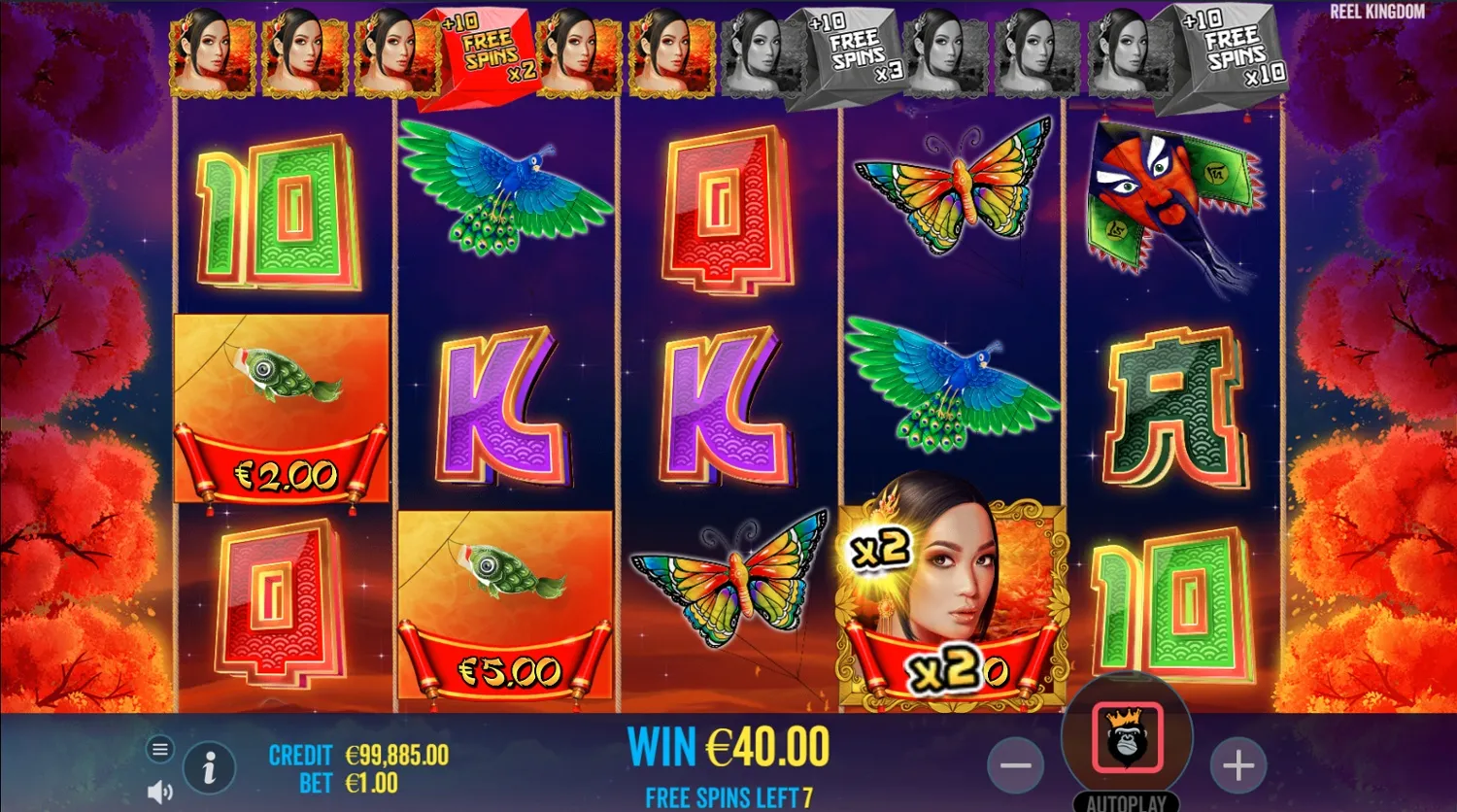Viewport: 1457px width, 812px height.
Task: Click the AUTOPLAY label
Action: click(x=1125, y=802)
